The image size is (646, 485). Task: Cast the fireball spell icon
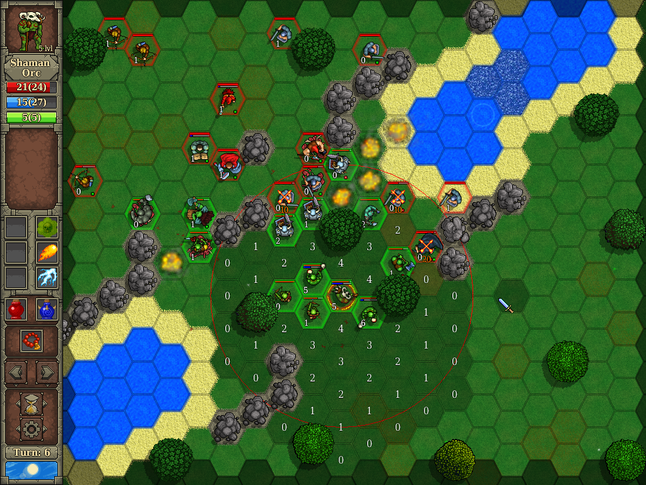pos(47,252)
